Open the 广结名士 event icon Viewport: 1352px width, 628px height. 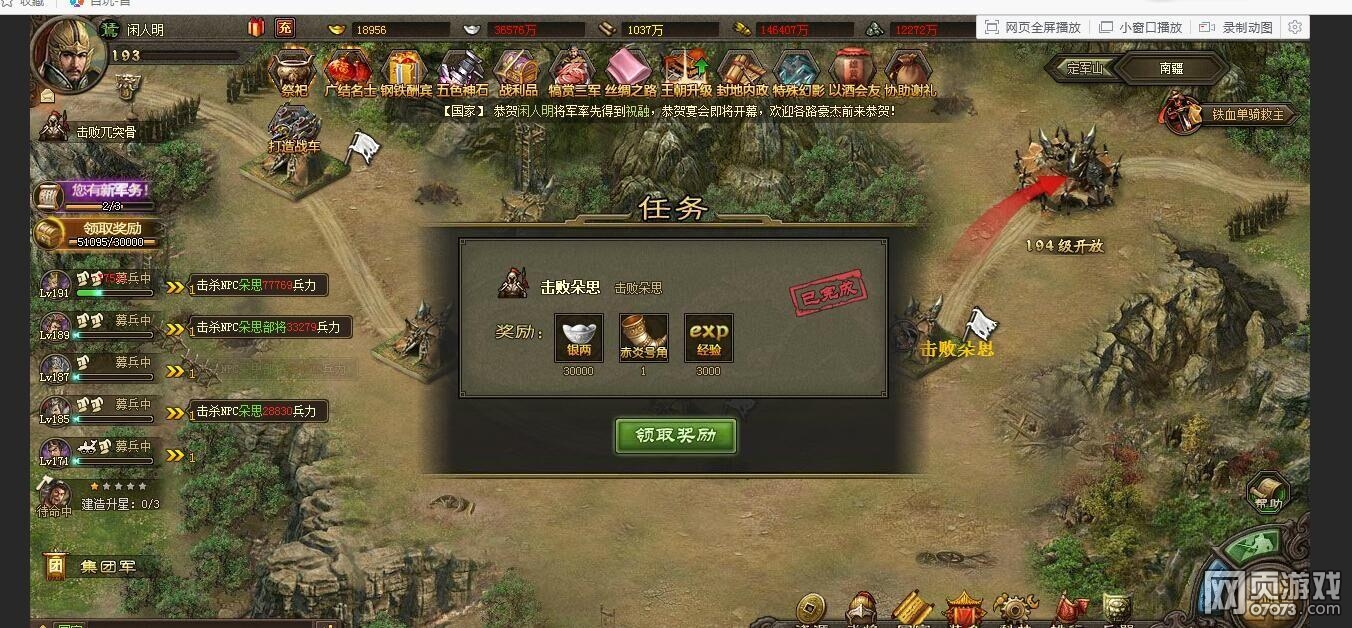point(349,73)
